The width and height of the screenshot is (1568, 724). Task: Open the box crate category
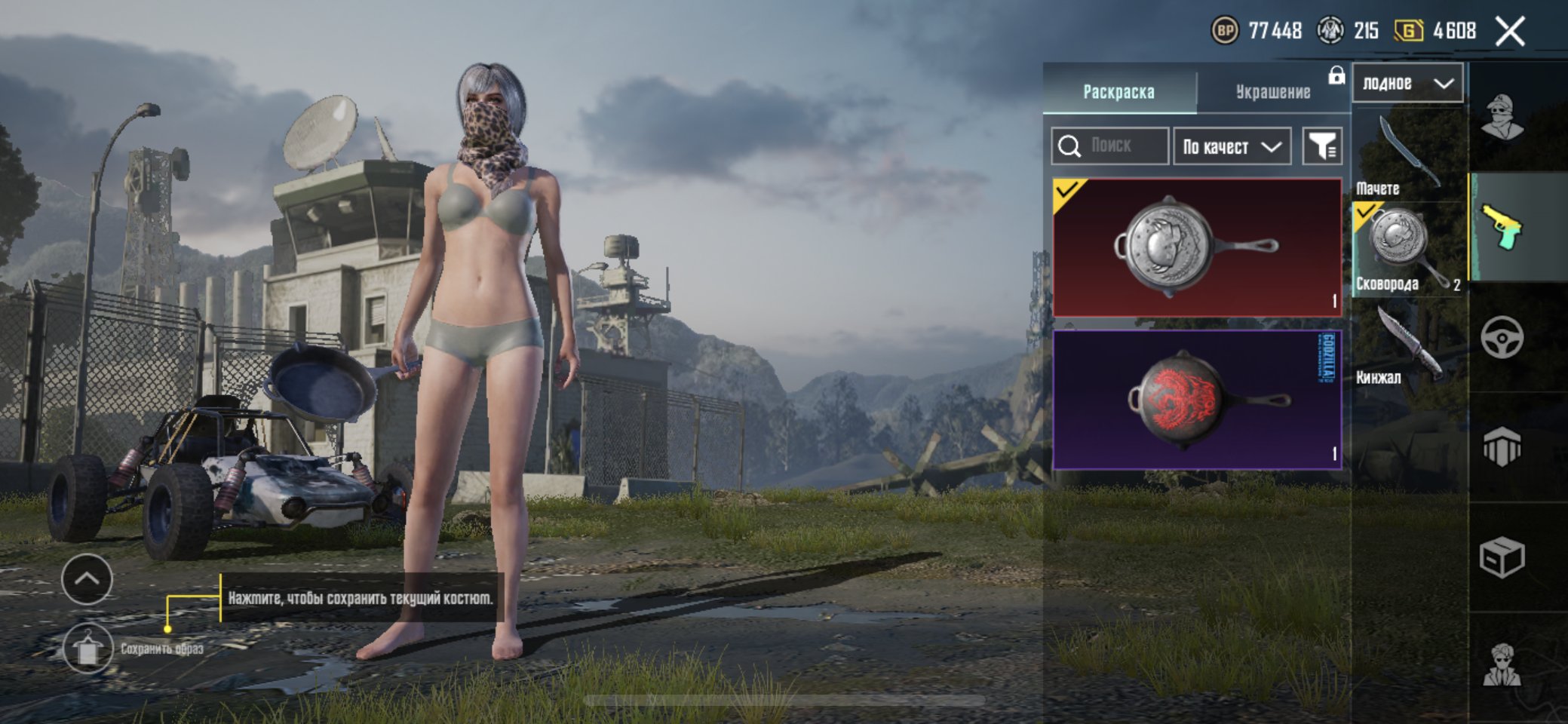click(x=1502, y=557)
